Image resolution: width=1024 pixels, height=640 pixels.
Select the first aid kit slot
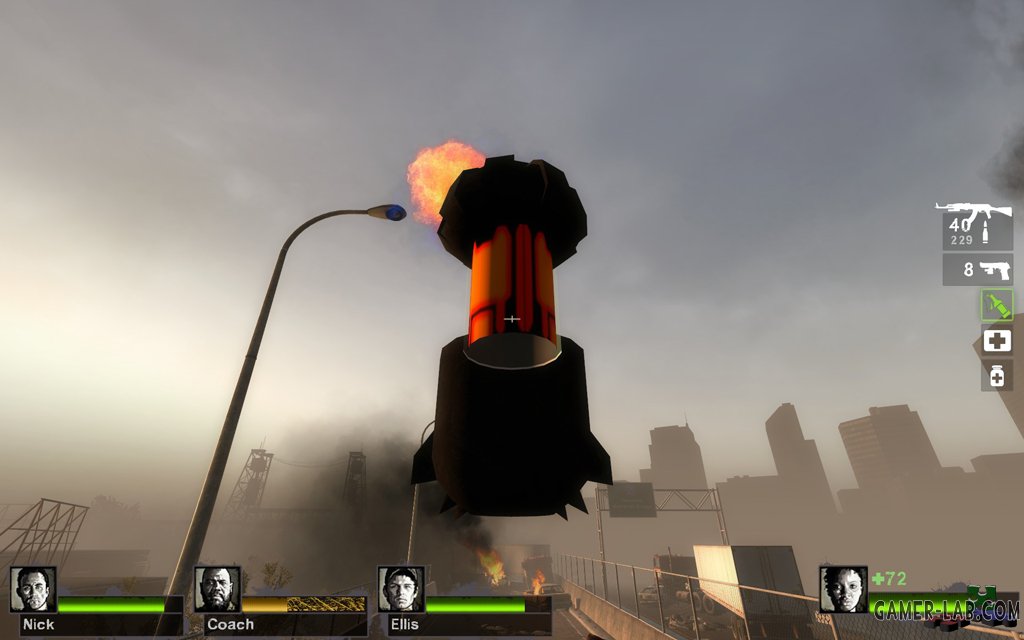pyautogui.click(x=996, y=340)
